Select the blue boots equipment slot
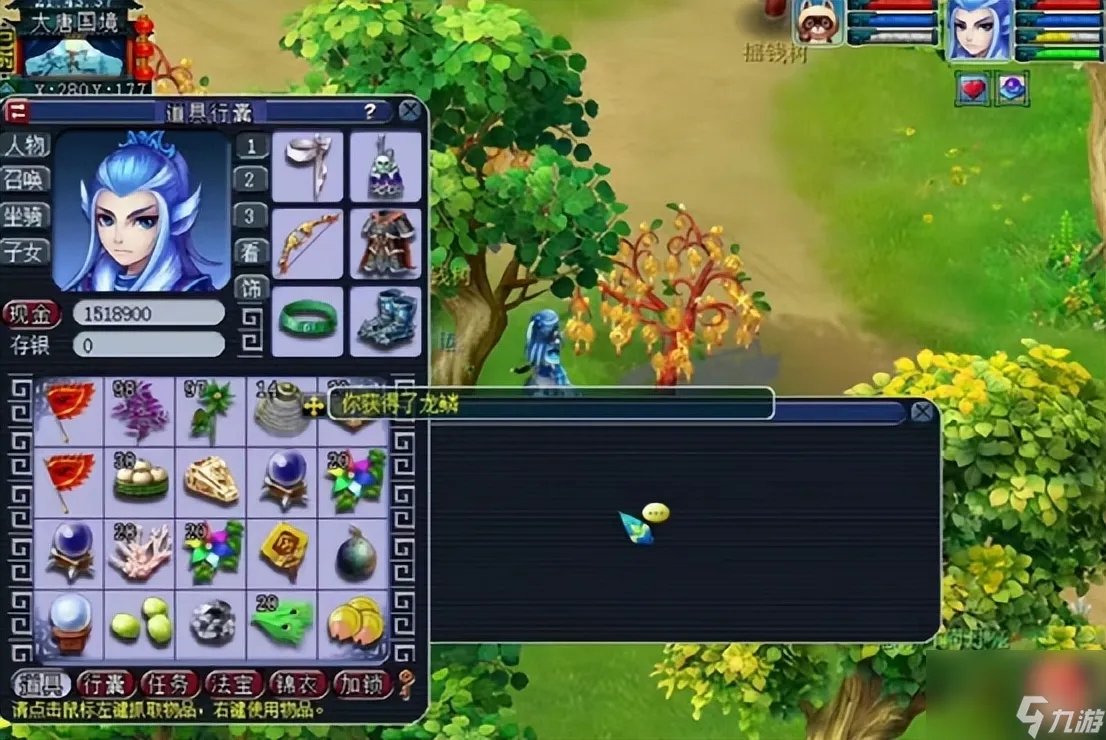This screenshot has height=740, width=1106. point(385,320)
